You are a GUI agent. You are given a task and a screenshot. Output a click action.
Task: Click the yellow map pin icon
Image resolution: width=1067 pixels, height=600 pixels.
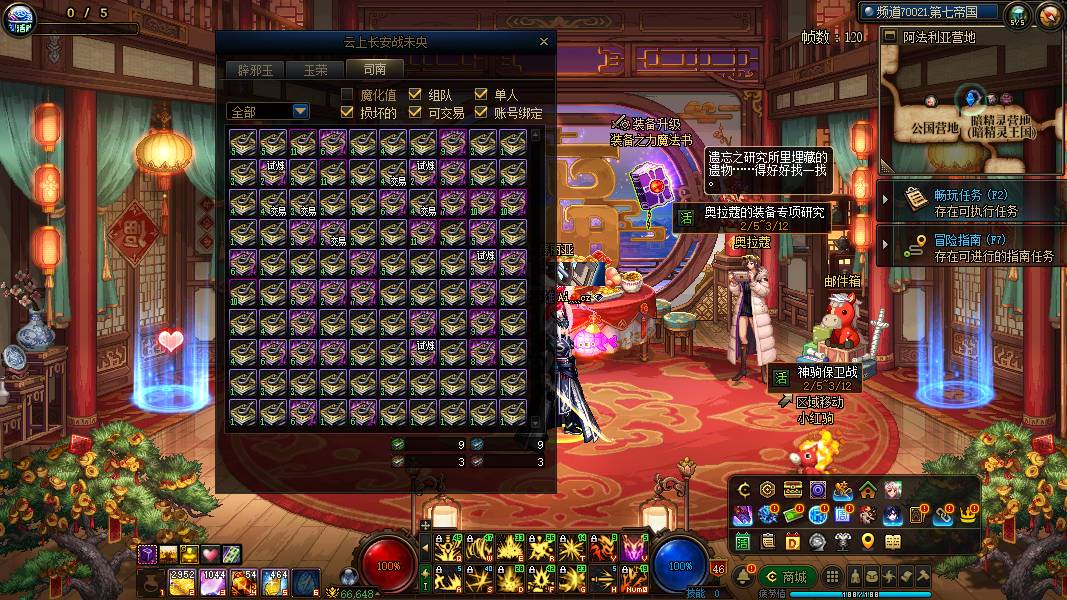(x=867, y=542)
